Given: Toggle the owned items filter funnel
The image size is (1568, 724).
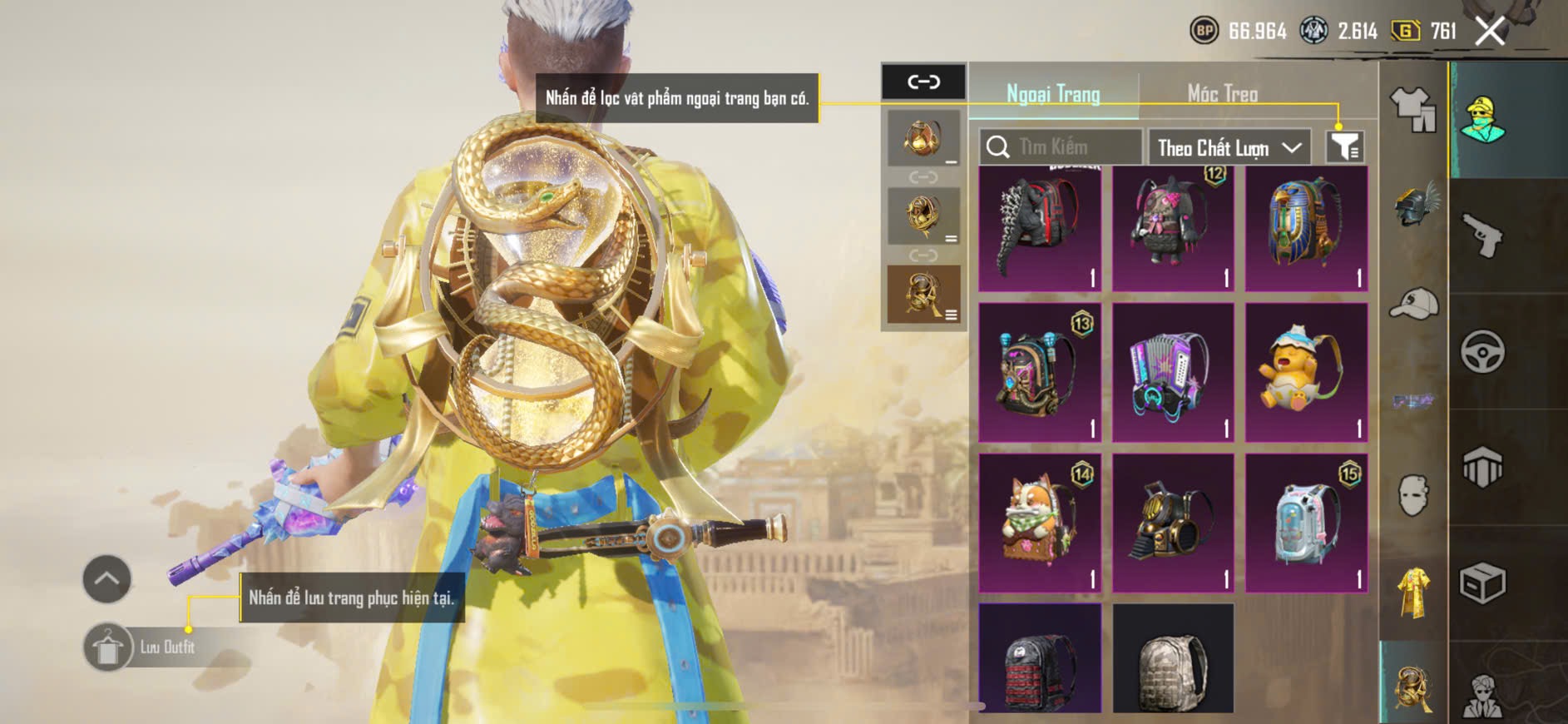Looking at the screenshot, I should tap(1344, 147).
